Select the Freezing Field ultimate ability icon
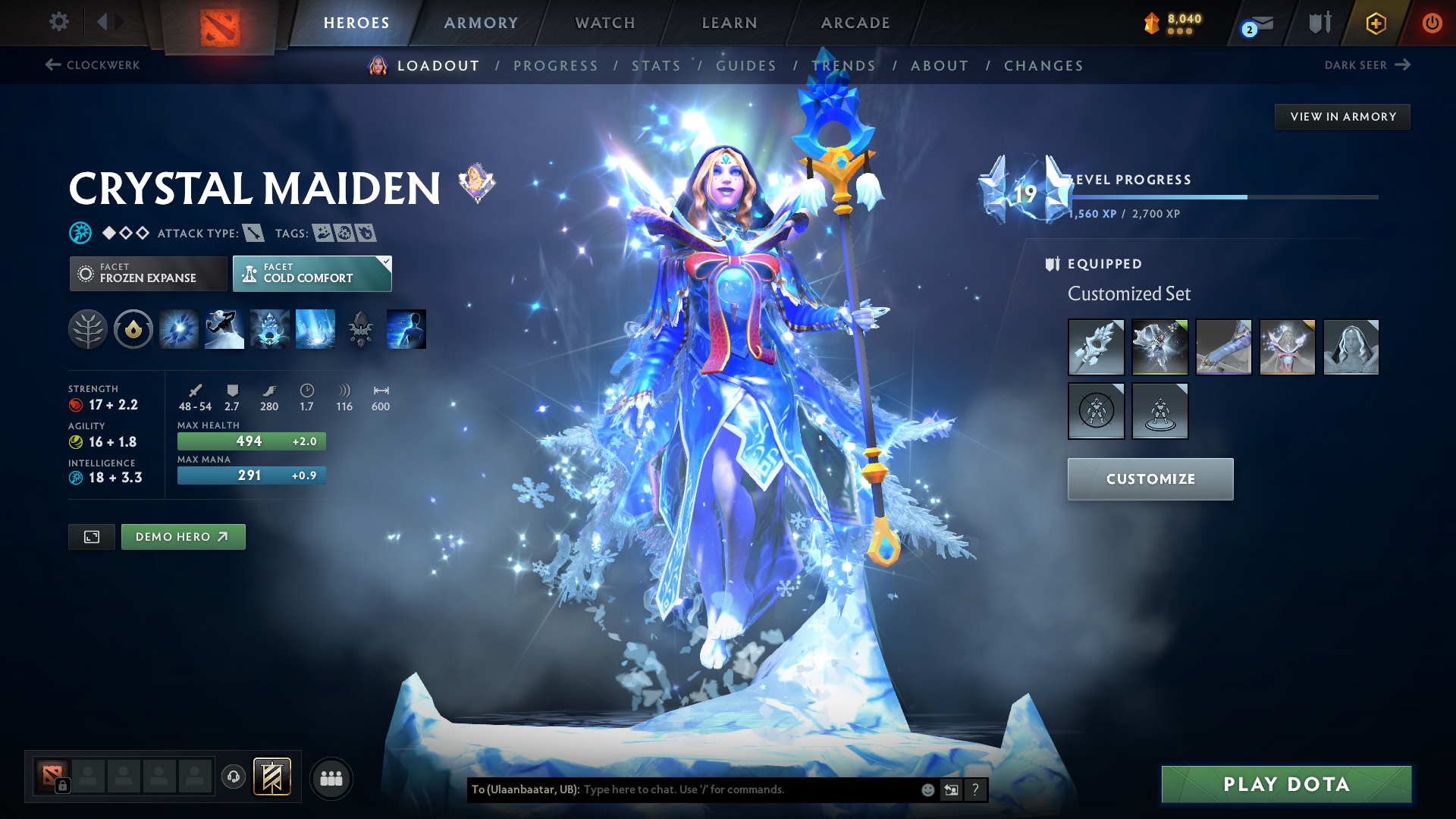 pyautogui.click(x=315, y=328)
